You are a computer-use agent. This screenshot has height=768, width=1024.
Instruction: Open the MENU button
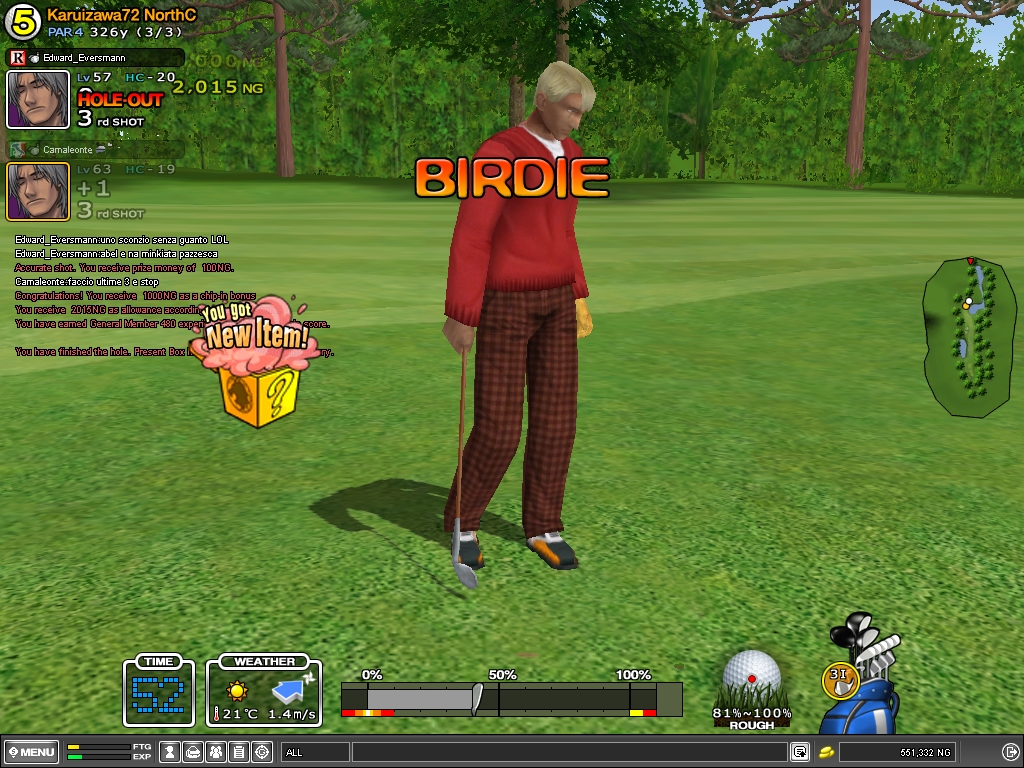(31, 752)
